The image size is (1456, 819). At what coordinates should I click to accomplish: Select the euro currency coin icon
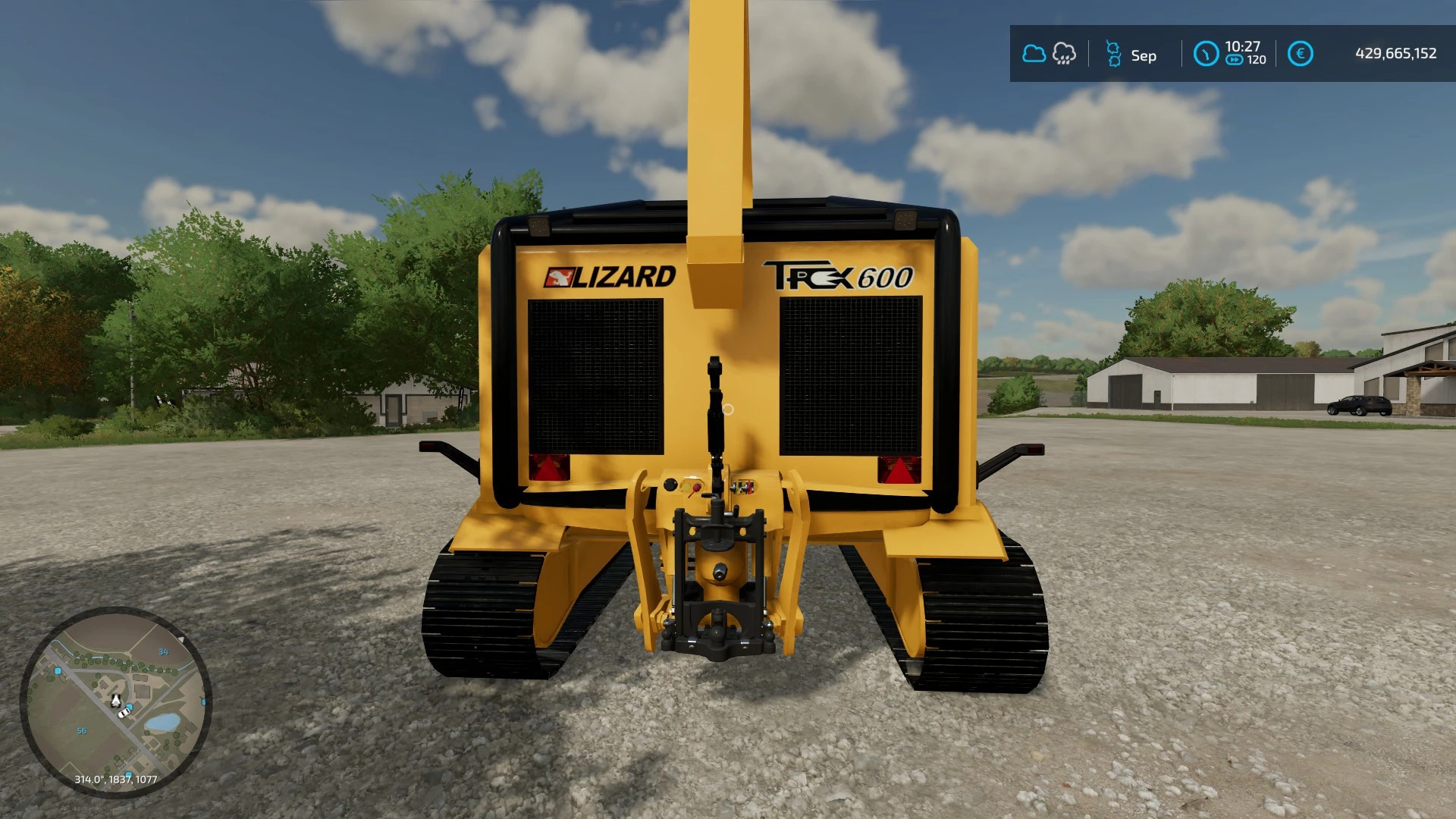pos(1302,53)
